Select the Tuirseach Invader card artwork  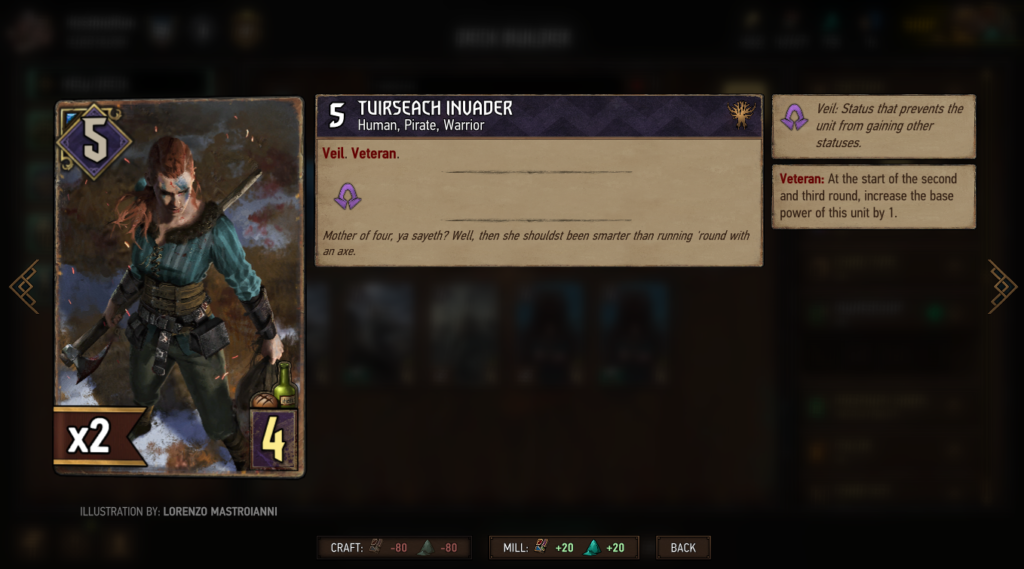[179, 287]
